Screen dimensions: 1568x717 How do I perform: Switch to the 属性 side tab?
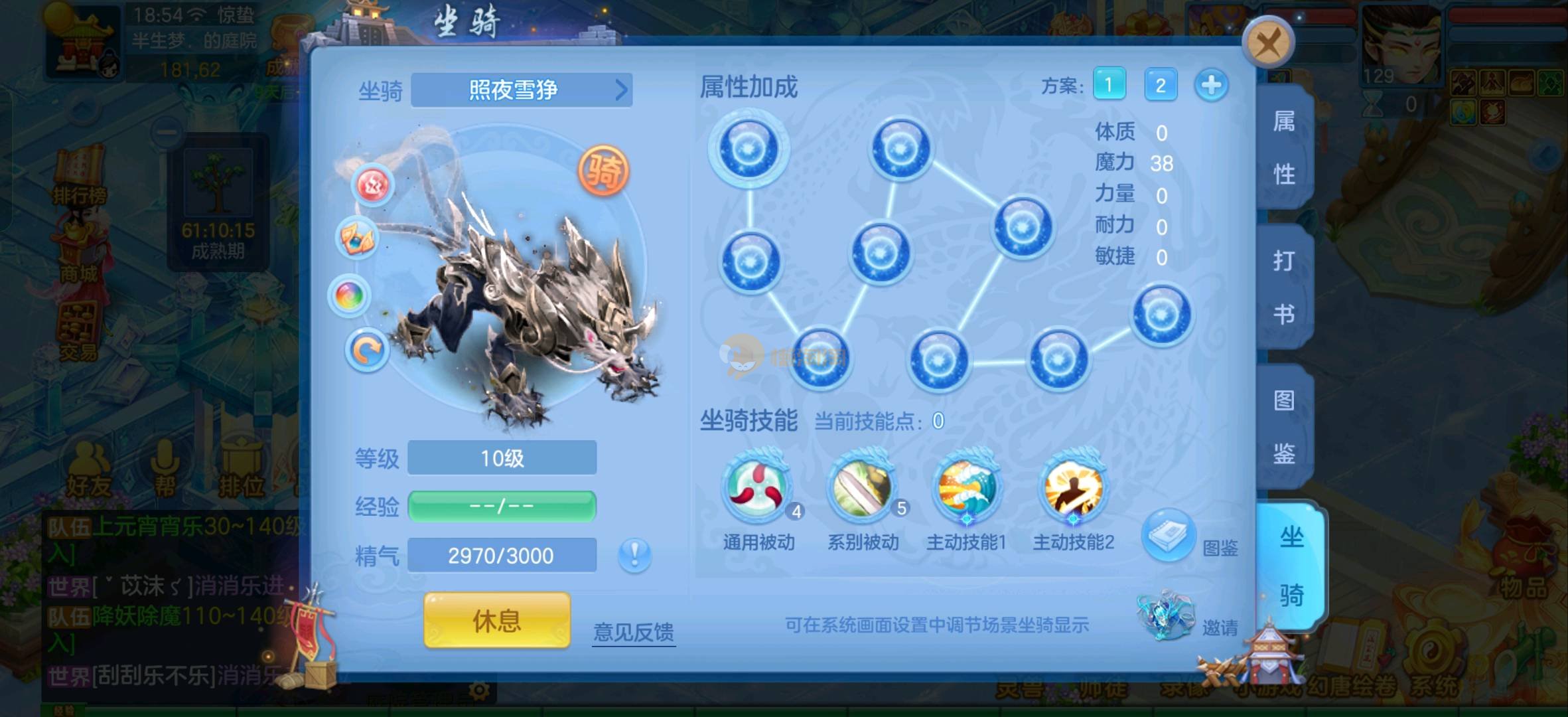1284,148
